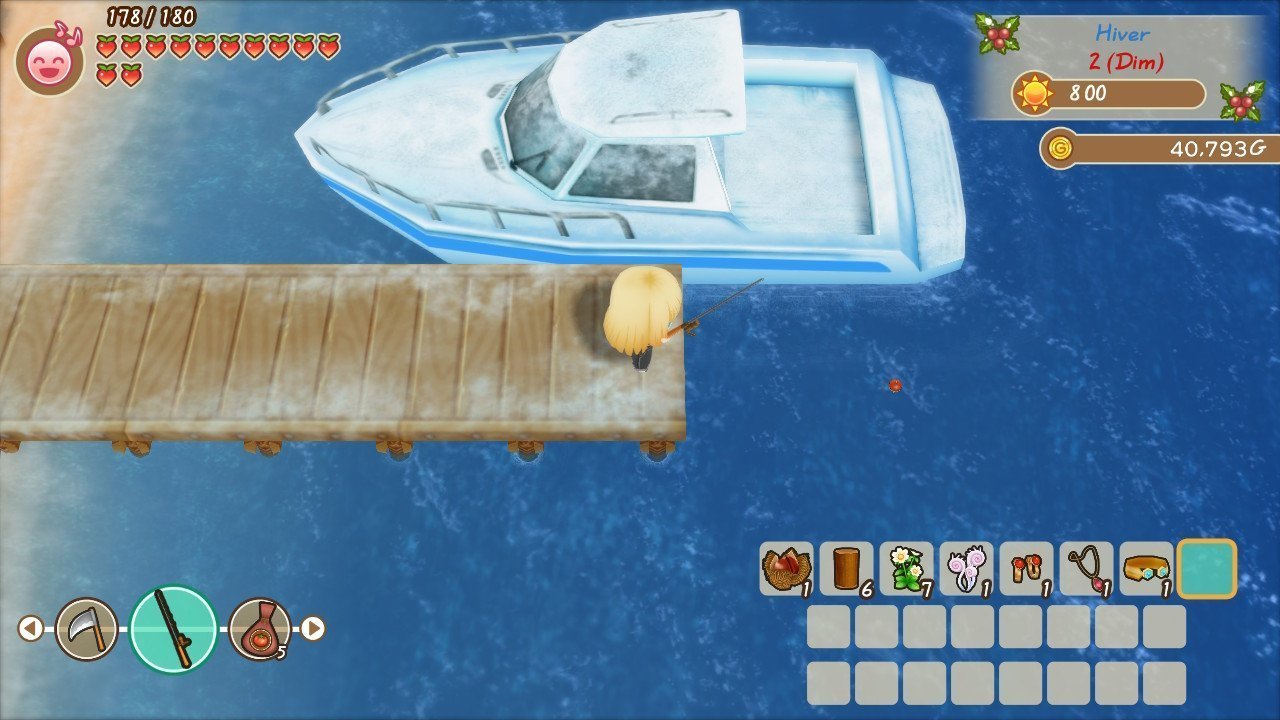Pick the wood log stack
Viewport: 1280px width, 720px height.
pos(846,569)
